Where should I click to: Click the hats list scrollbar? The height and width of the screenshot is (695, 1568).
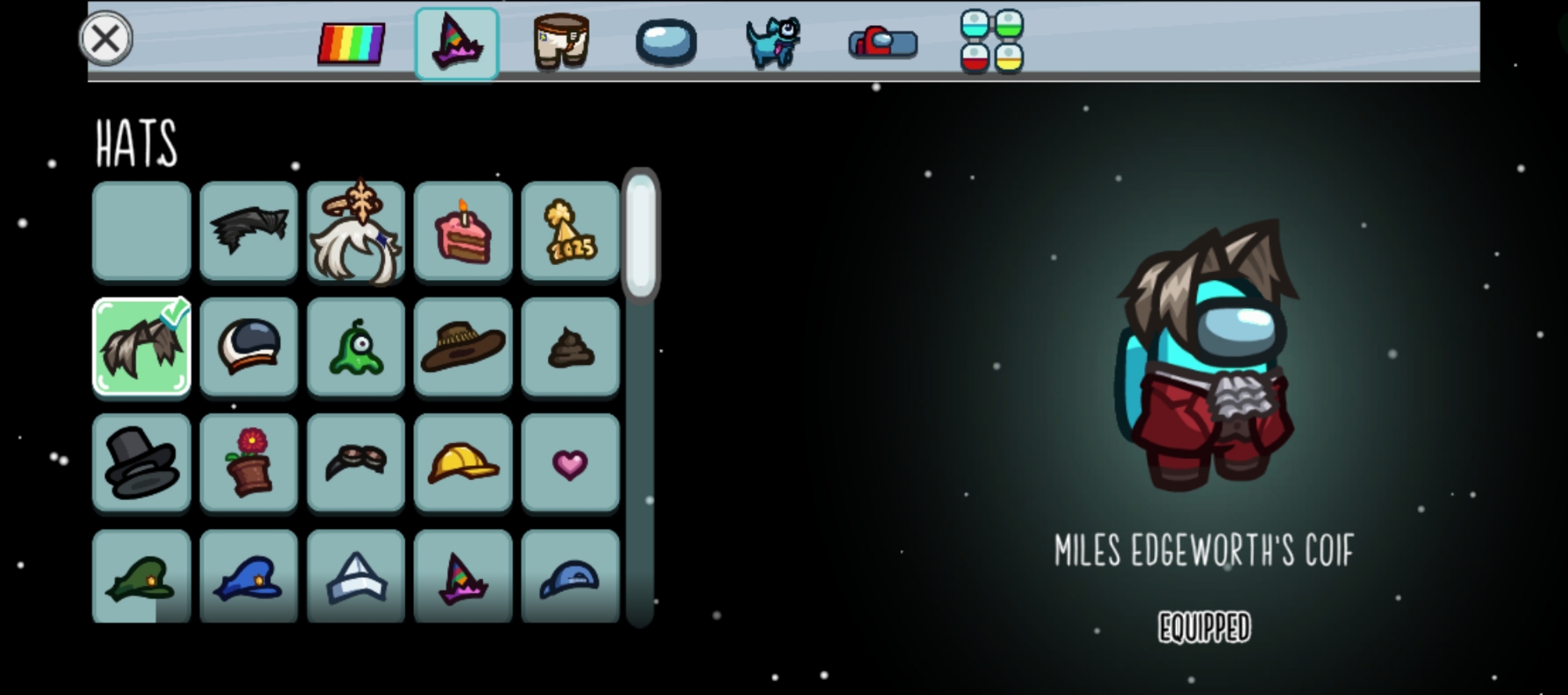point(641,235)
